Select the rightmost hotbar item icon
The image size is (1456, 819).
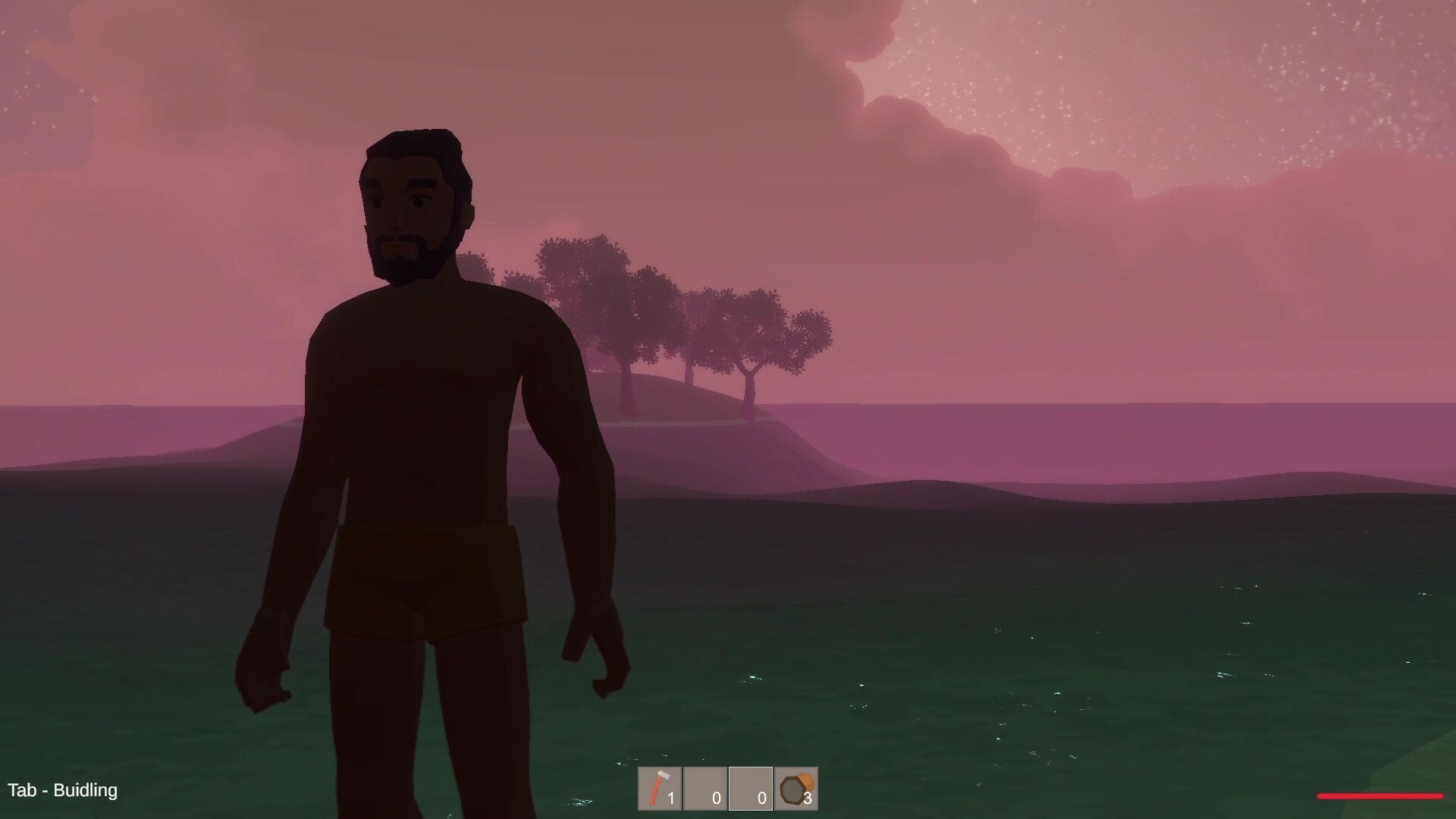(795, 787)
